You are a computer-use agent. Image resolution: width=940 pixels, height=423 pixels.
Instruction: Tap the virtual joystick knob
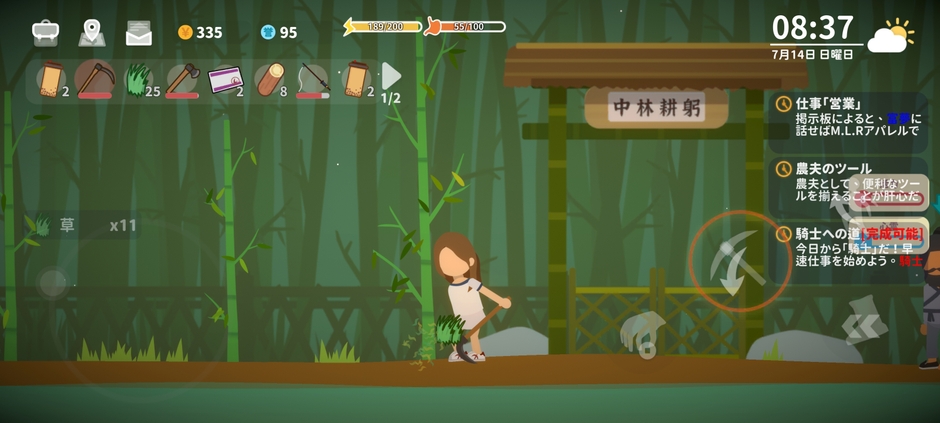(x=52, y=283)
